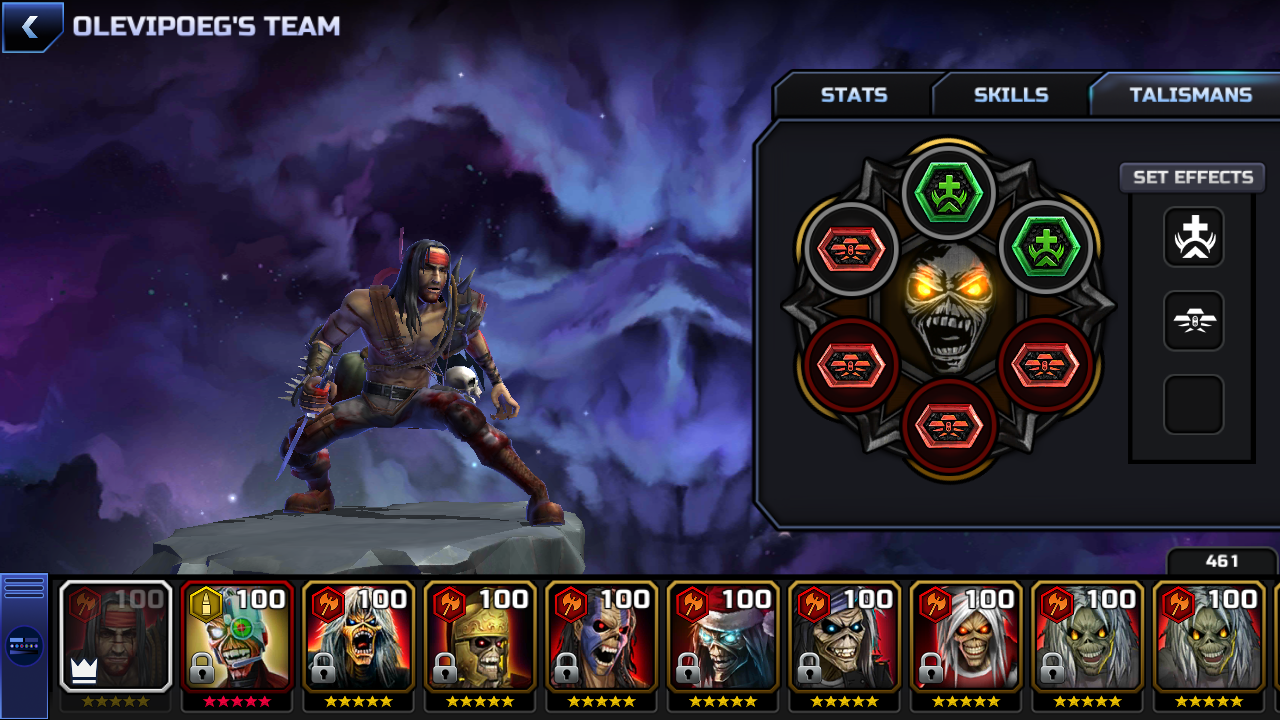This screenshot has height=720, width=1280.
Task: Select the Santa-hat Eddie with glowing eyes
Action: coord(724,637)
